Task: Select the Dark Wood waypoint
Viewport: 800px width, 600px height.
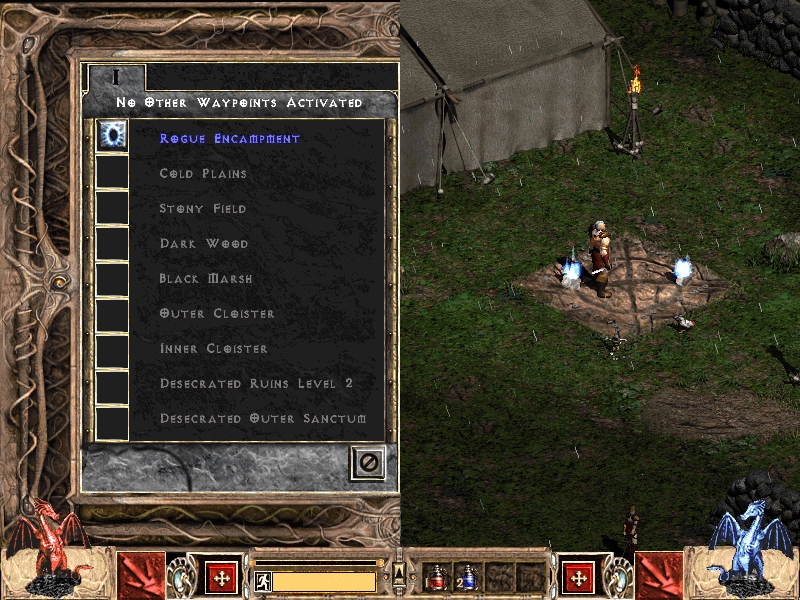Action: 204,244
